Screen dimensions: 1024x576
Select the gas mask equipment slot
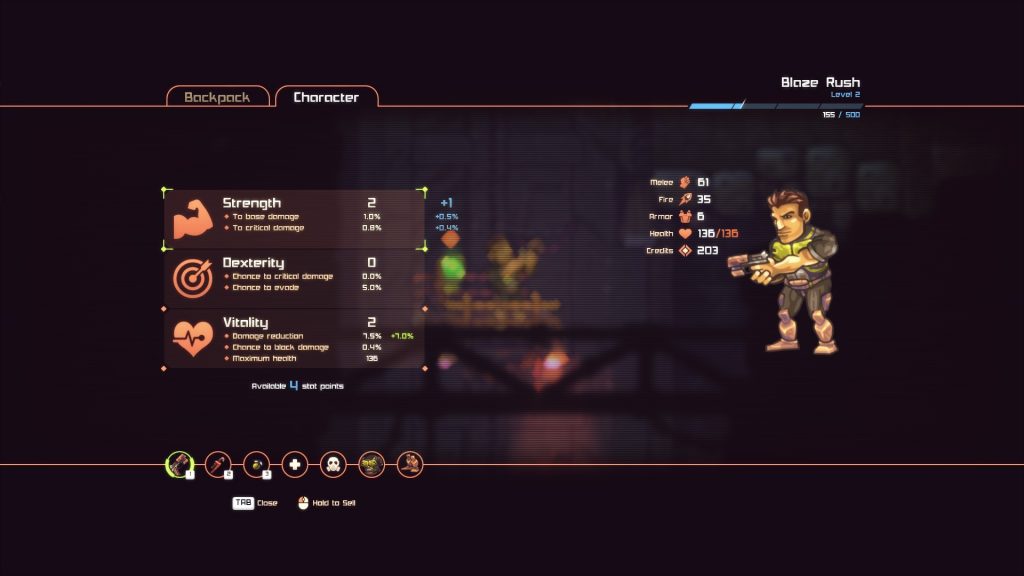(333, 464)
